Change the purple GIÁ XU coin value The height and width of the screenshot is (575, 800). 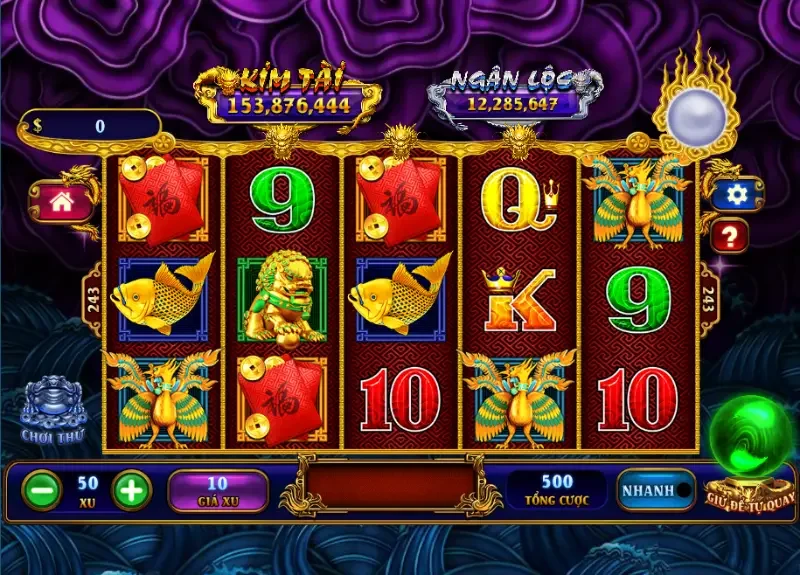click(x=217, y=490)
